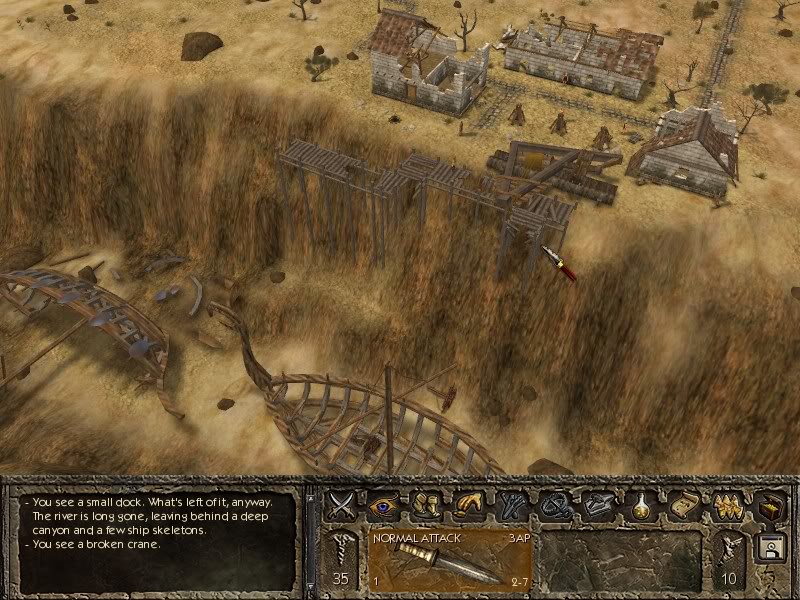This screenshot has height=600, width=800.
Task: Open the yellow potion flask icon
Action: coord(641,503)
